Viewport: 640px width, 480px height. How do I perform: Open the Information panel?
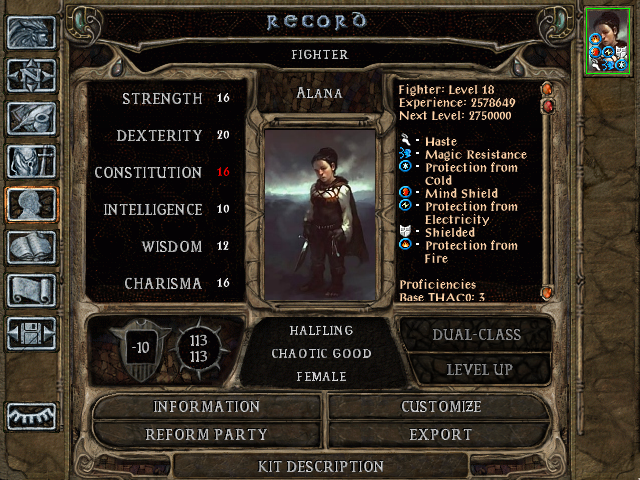pyautogui.click(x=207, y=407)
